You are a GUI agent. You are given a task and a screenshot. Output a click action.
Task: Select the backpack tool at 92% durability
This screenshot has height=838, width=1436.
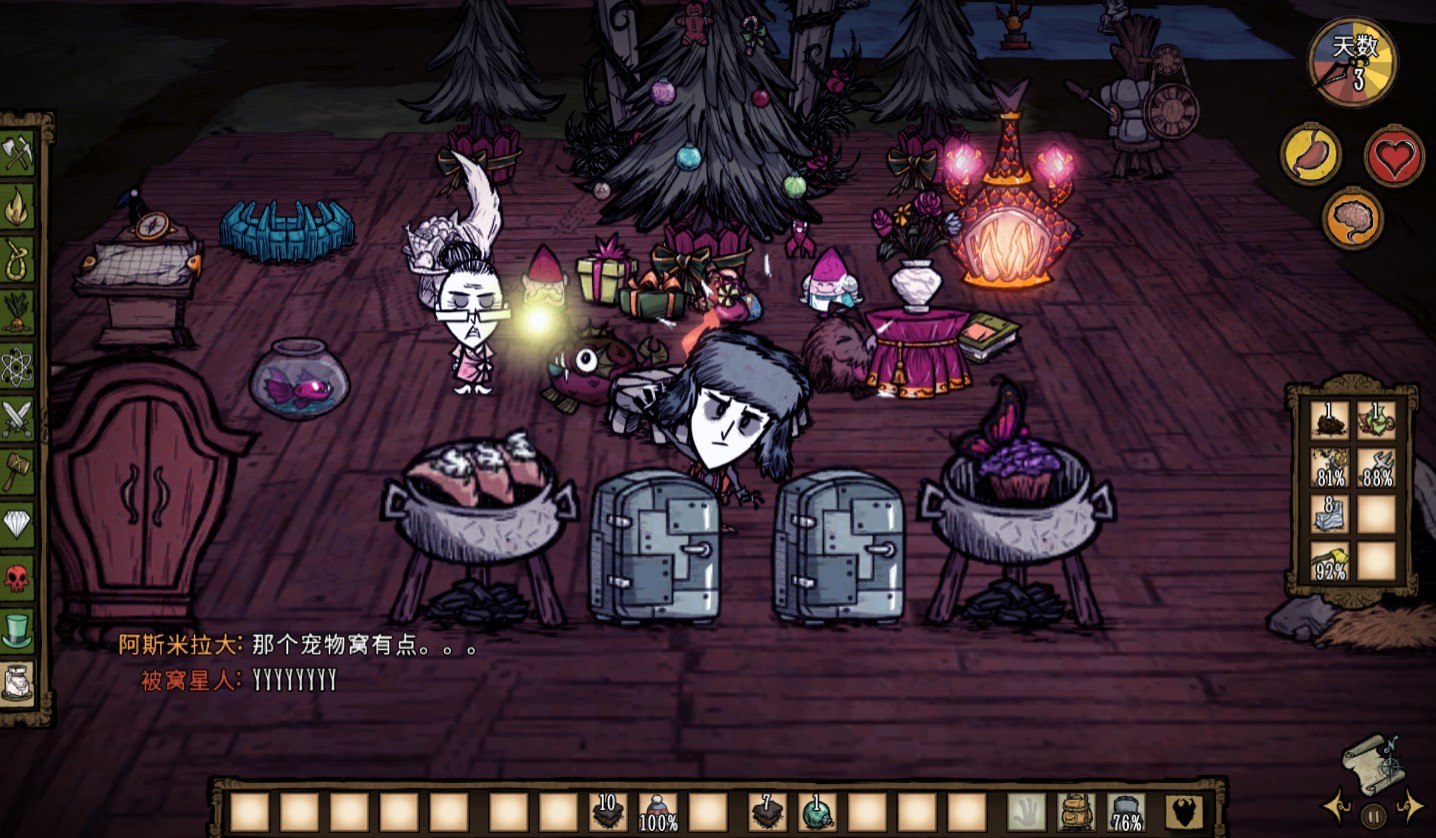[x=1330, y=562]
